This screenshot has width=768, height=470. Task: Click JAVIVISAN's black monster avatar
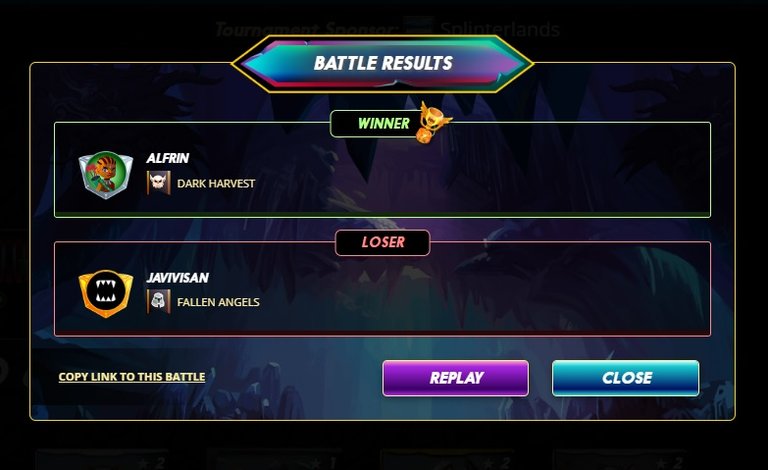click(105, 292)
